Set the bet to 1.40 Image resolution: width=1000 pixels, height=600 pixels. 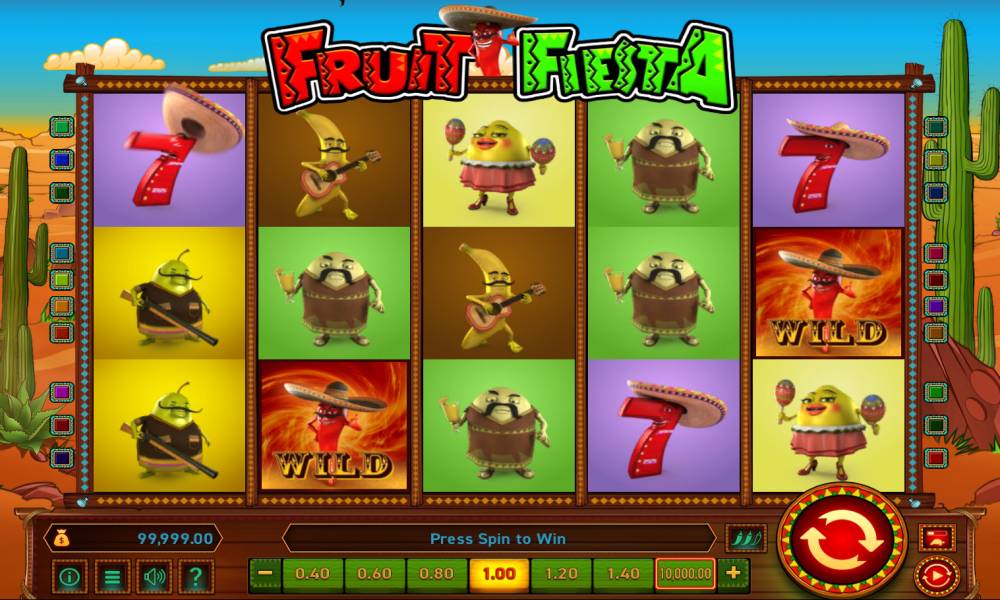tap(623, 574)
